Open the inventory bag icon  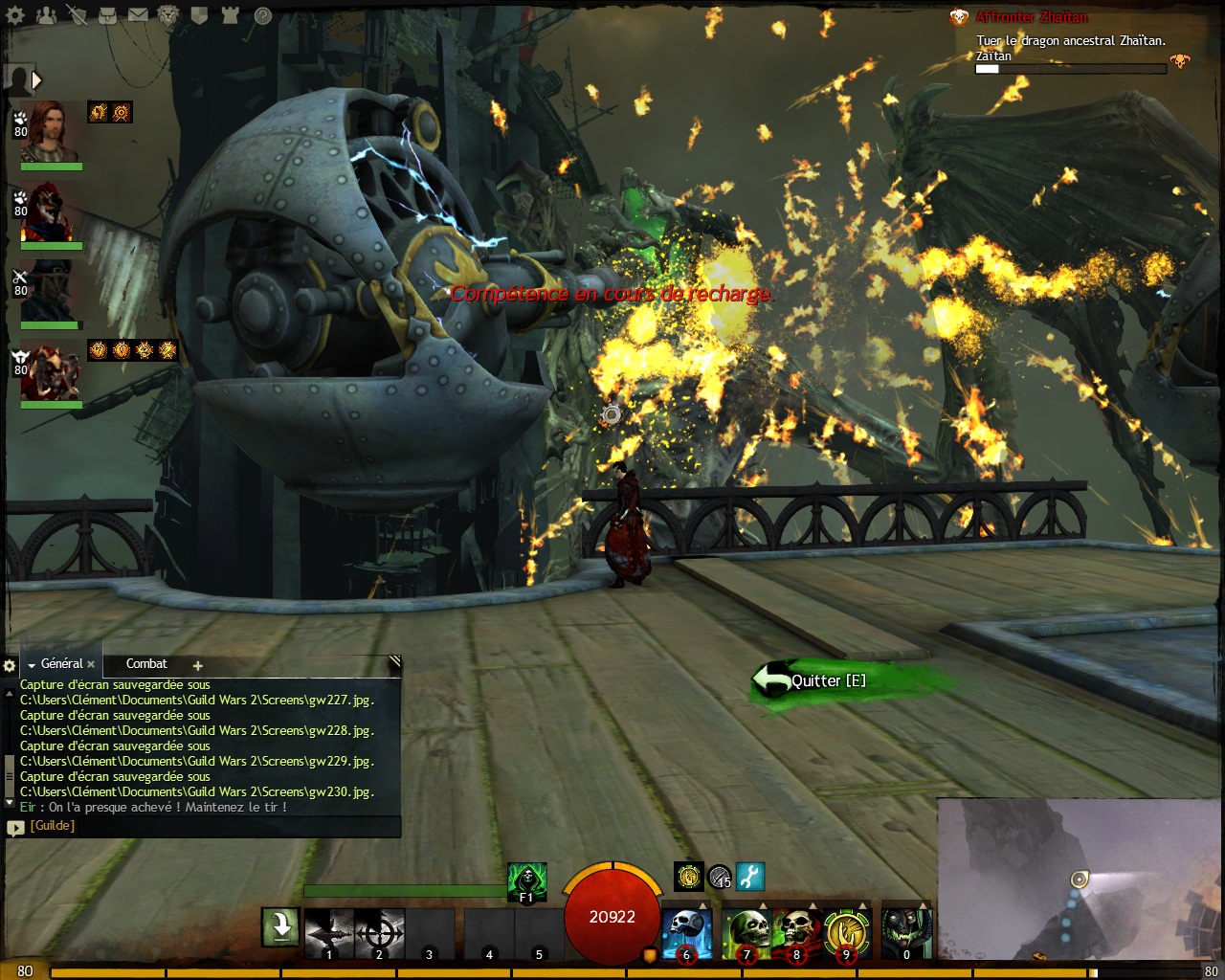[108, 15]
